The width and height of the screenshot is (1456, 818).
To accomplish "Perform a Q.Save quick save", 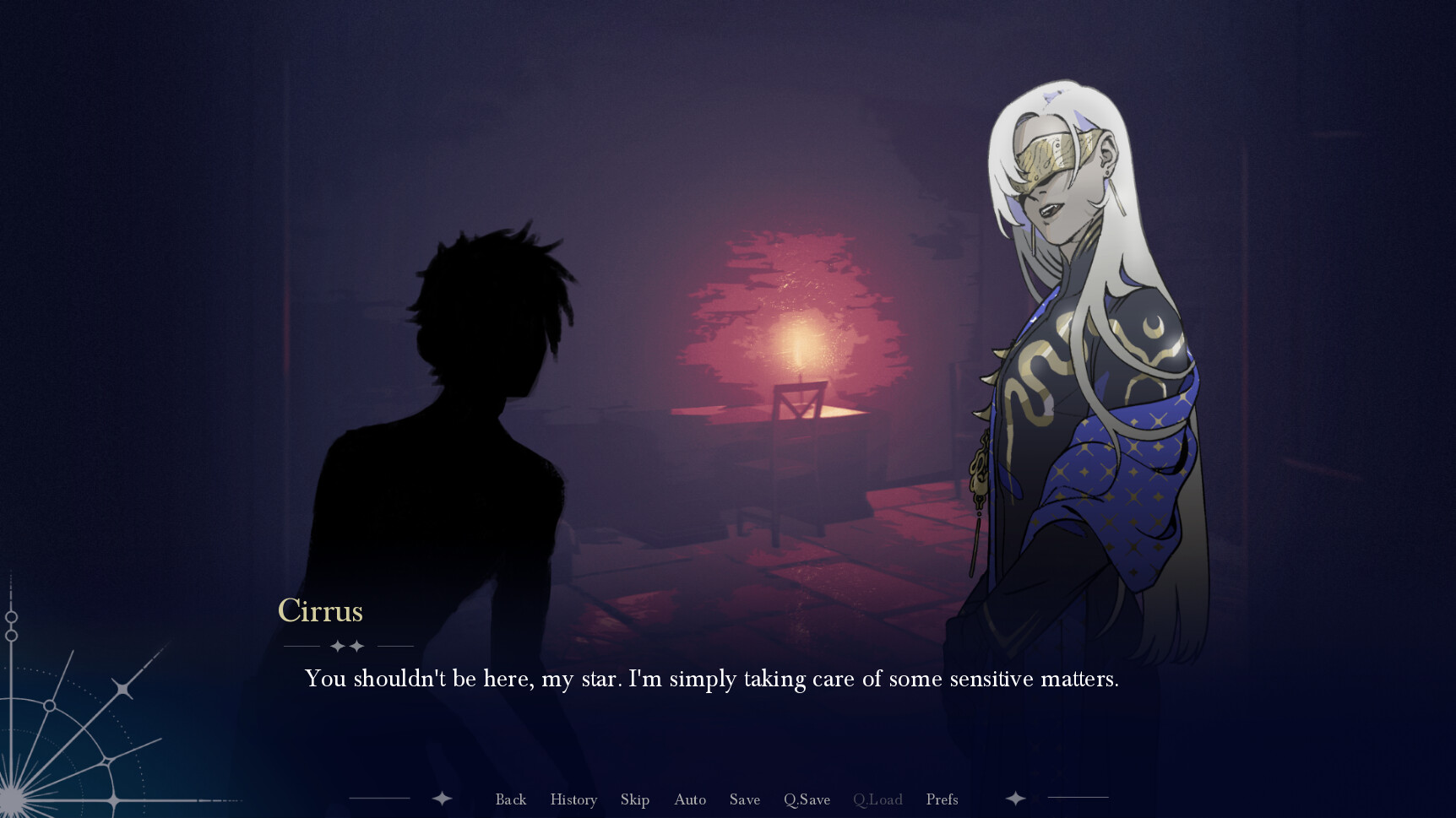I will point(807,799).
